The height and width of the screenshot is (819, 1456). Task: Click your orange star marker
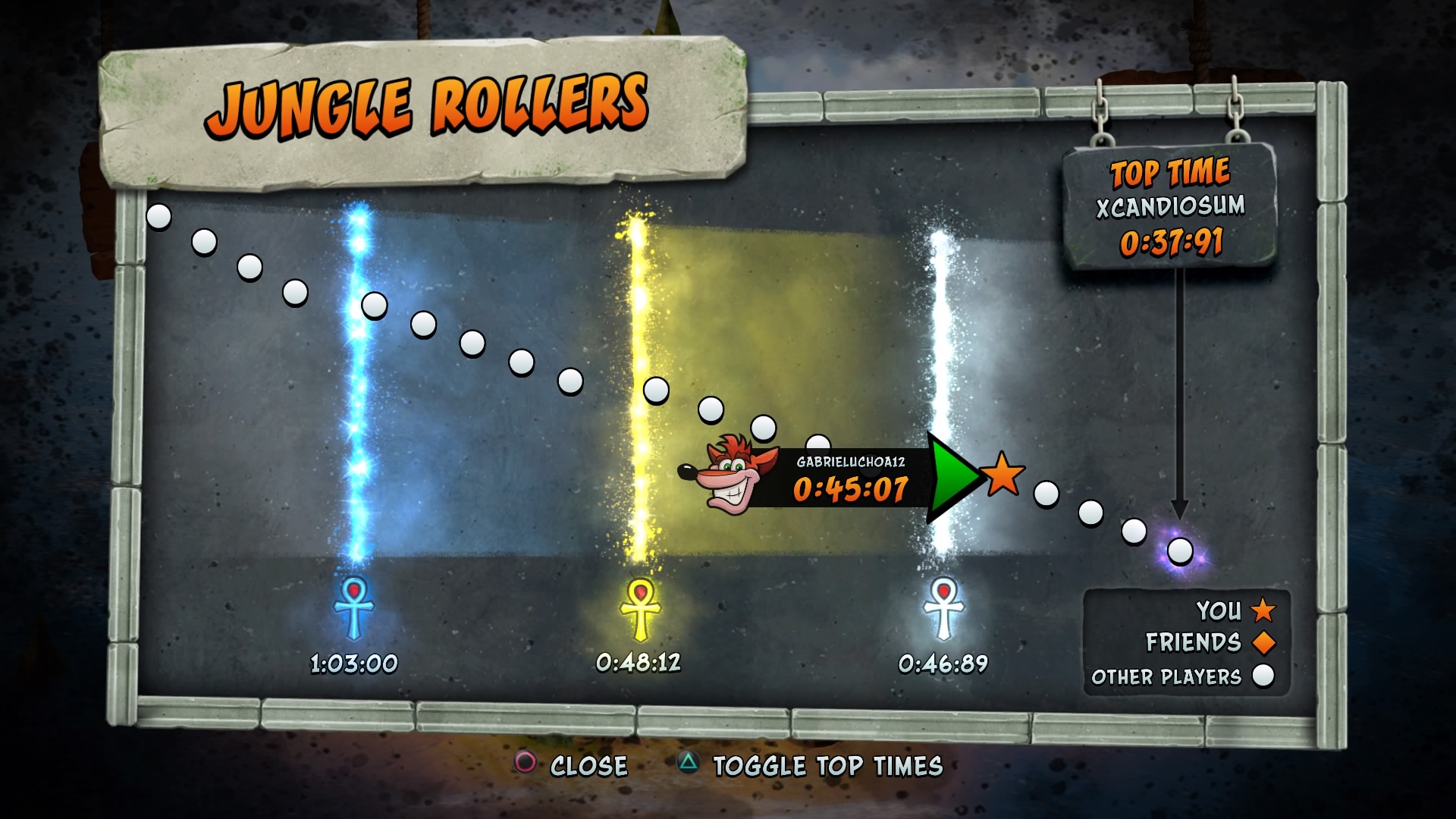pyautogui.click(x=1003, y=475)
